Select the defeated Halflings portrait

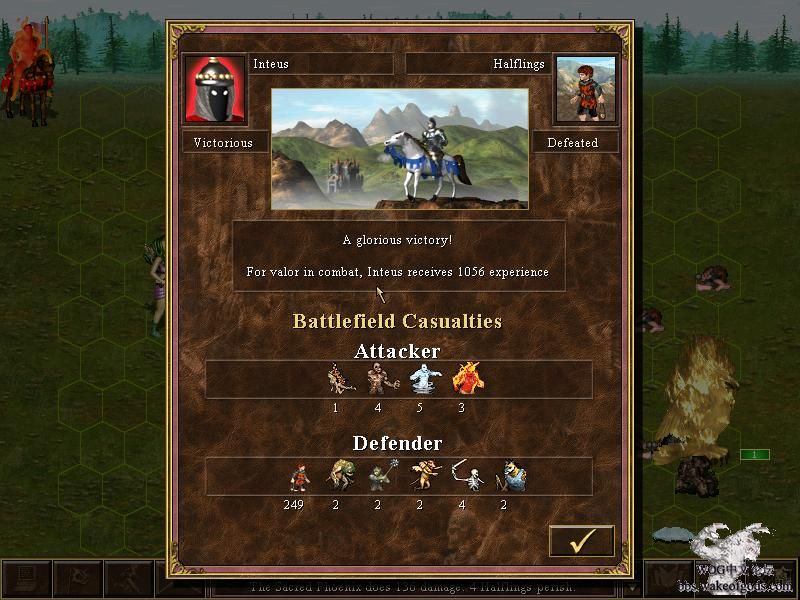585,89
